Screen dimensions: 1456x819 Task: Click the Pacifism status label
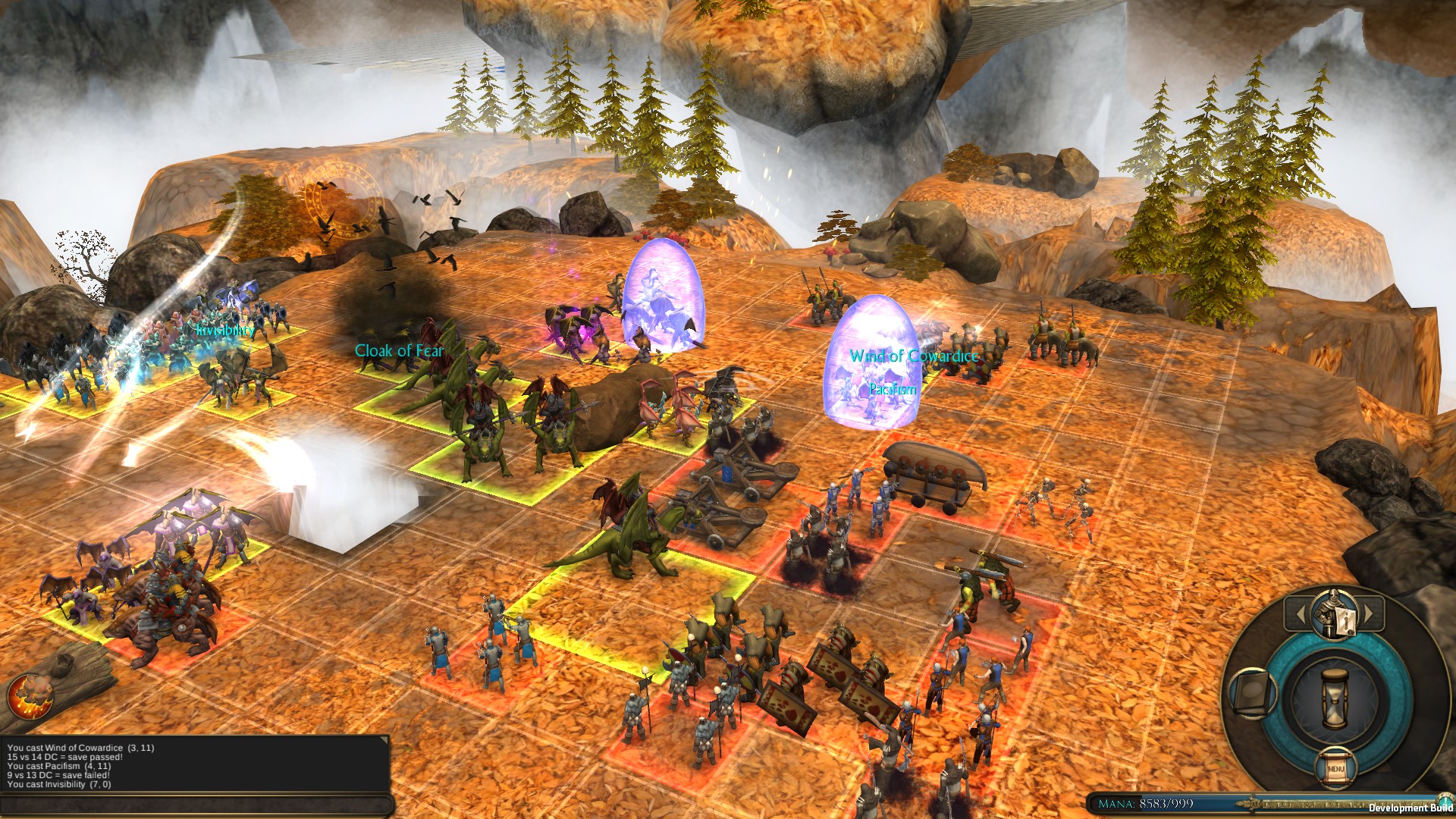pyautogui.click(x=892, y=388)
